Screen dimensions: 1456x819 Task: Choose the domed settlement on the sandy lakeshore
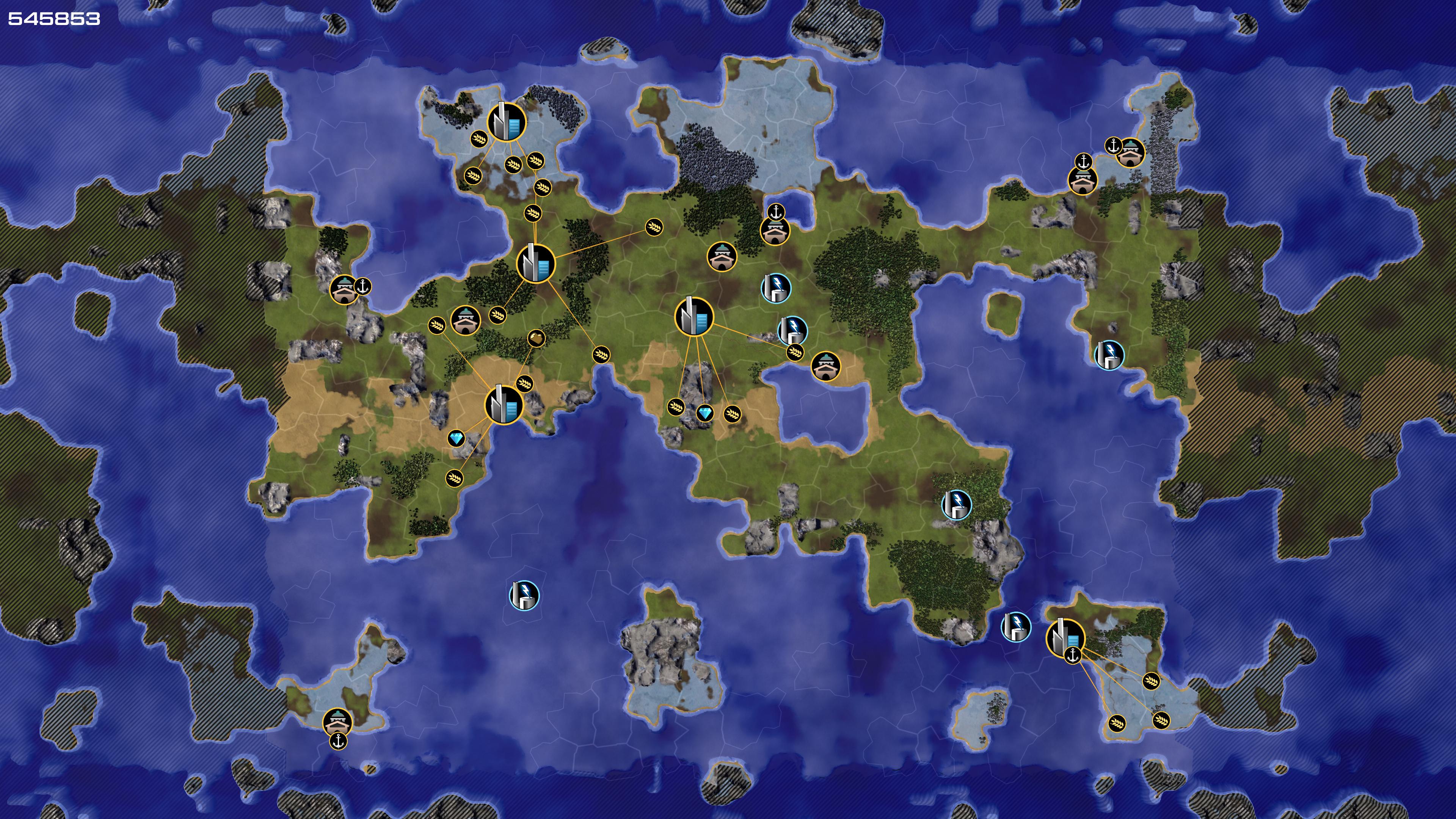[x=826, y=366]
